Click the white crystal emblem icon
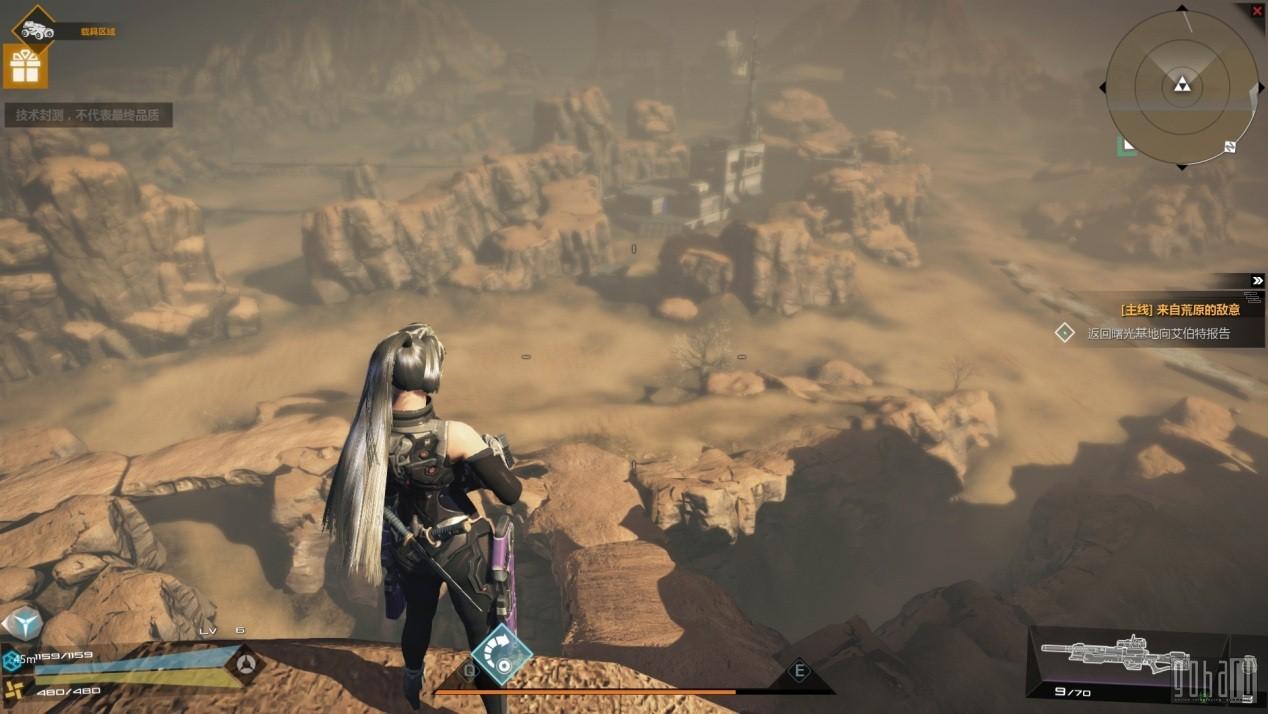 click(x=22, y=622)
